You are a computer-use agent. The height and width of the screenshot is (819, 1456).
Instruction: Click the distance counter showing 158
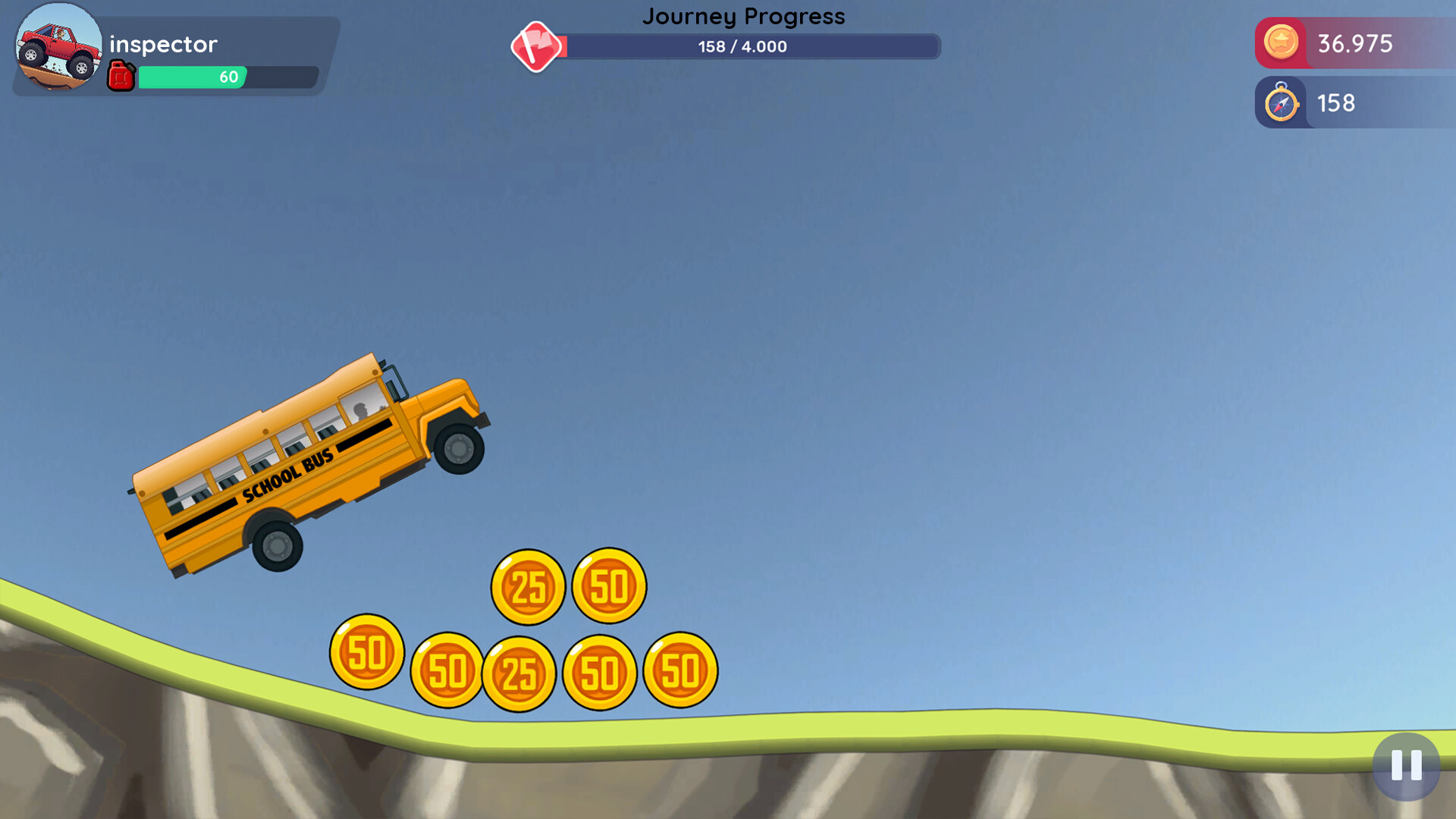coord(1336,103)
